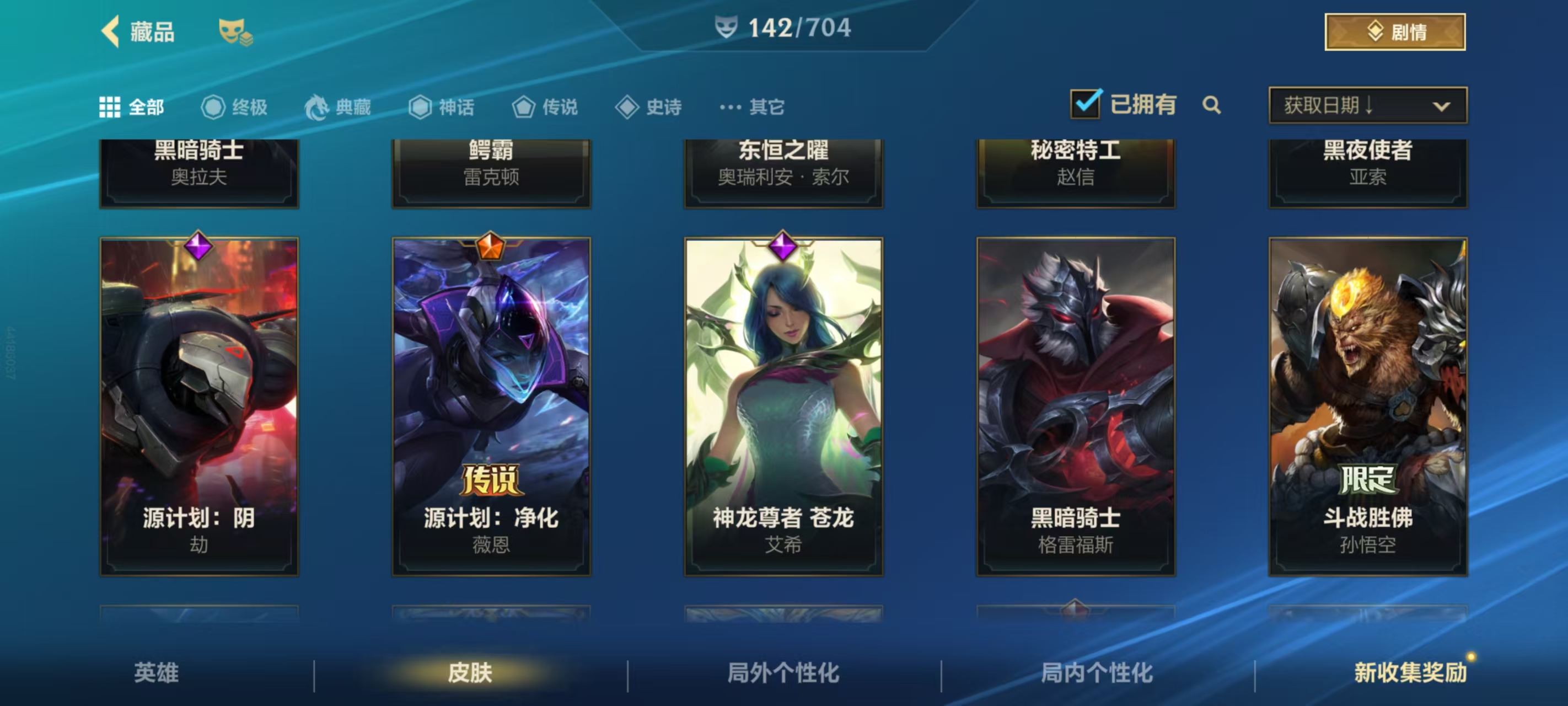The image size is (1568, 706).
Task: Select the 斗战胜佛 孙悟空 skin card
Action: (1368, 406)
